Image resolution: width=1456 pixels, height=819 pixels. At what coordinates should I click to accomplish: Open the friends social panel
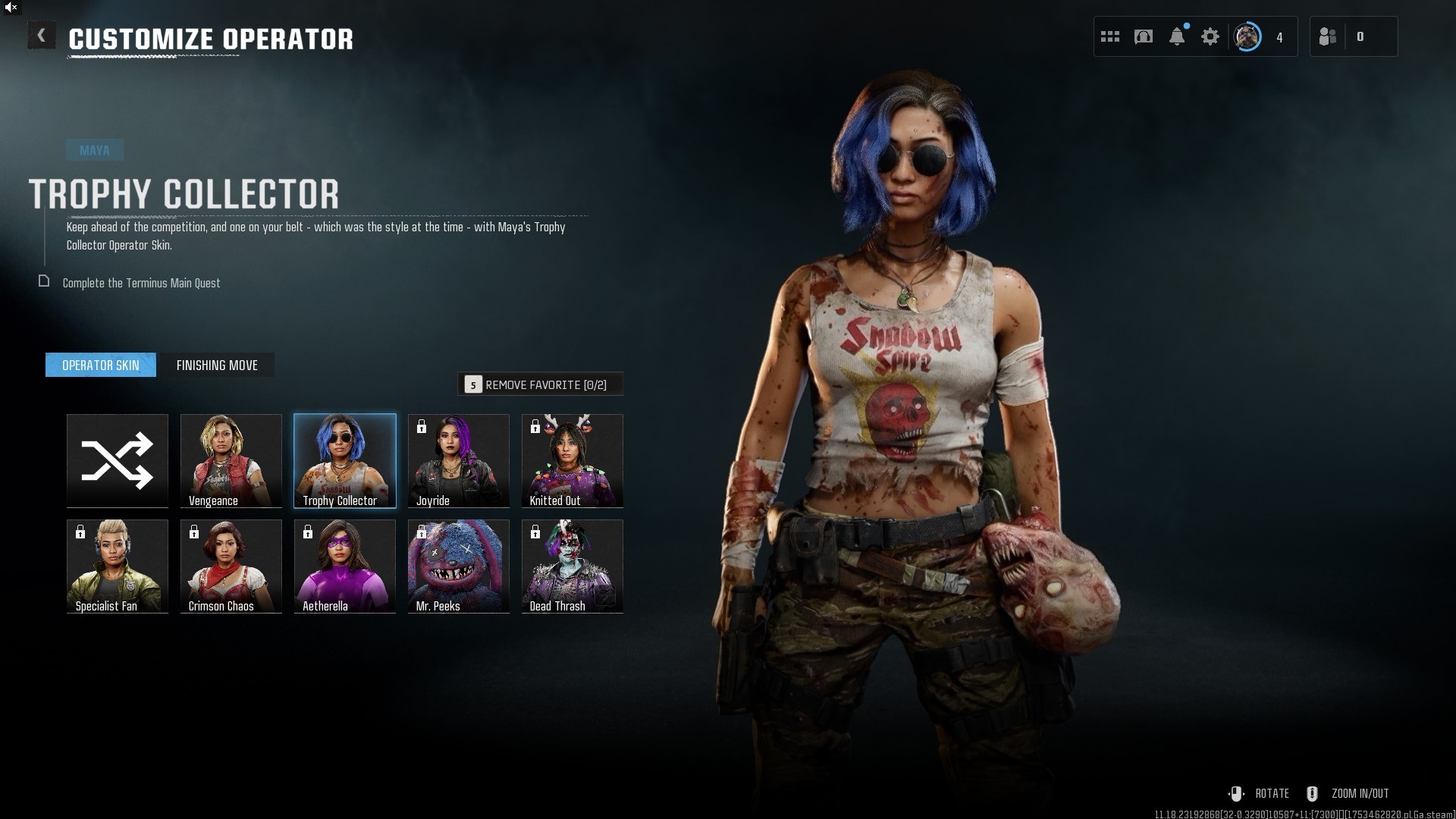coord(1328,36)
